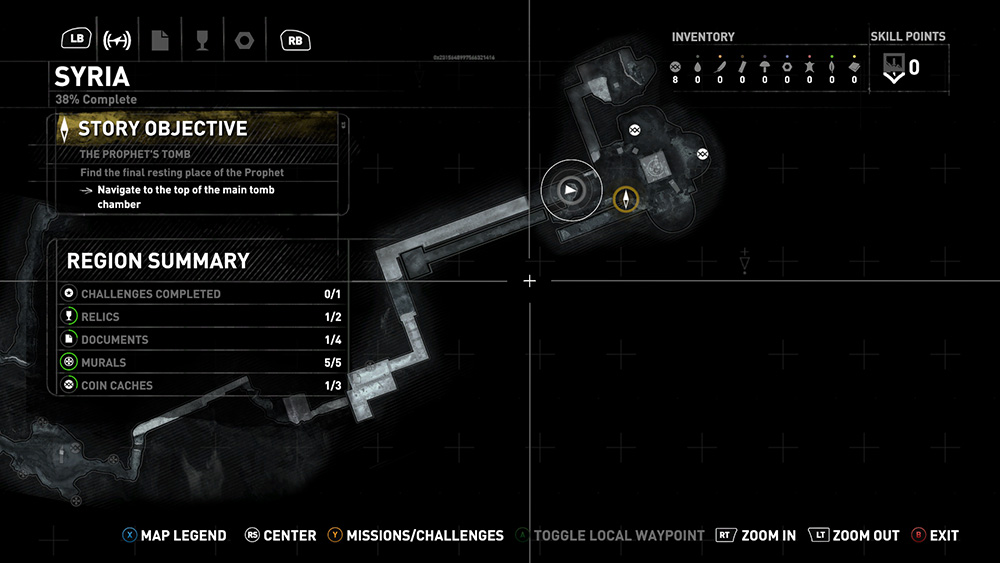The image size is (1000, 563).
Task: Select the Story Objective panel
Action: pos(198,162)
